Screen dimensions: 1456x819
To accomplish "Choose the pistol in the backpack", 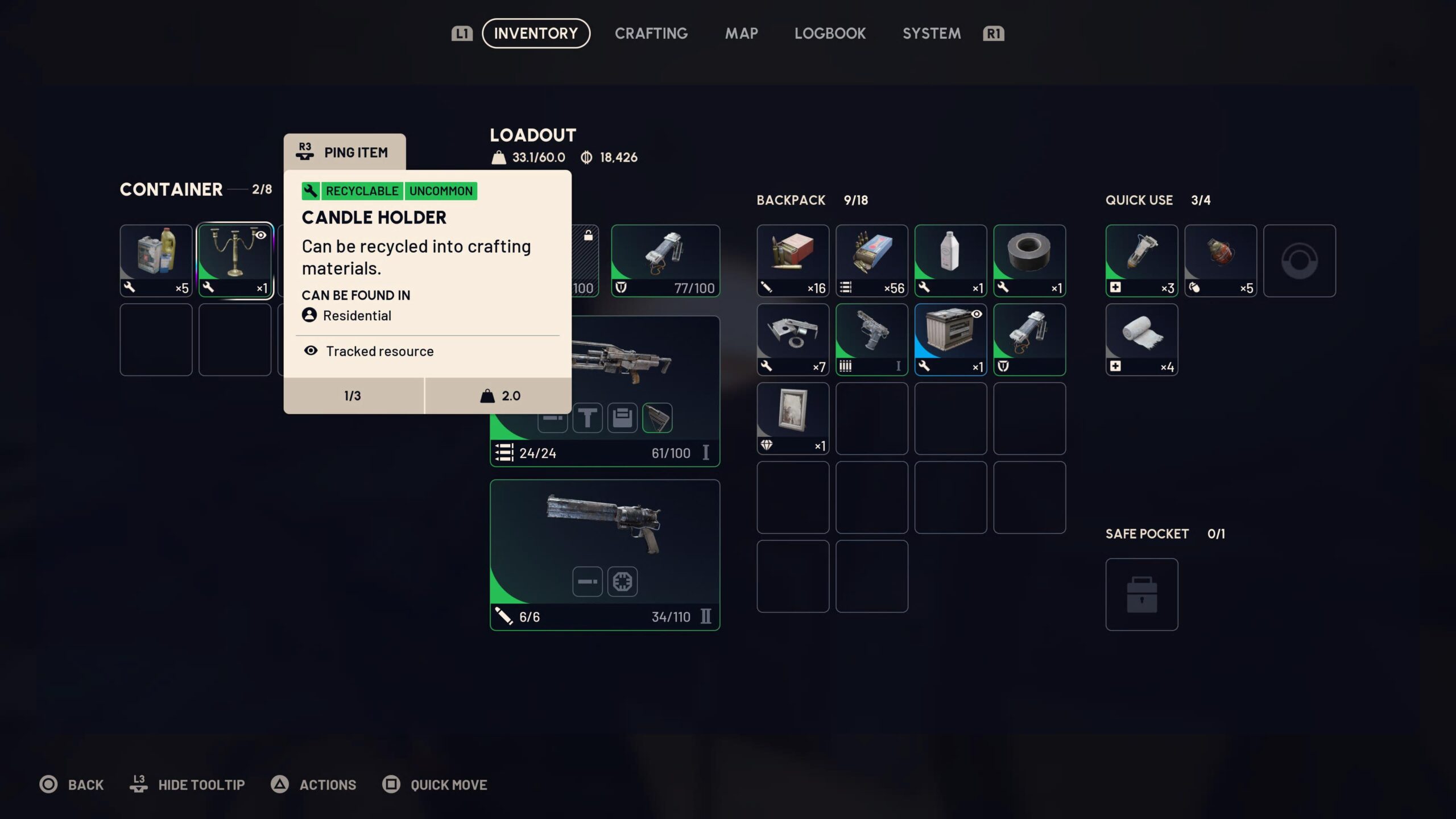I will click(871, 339).
